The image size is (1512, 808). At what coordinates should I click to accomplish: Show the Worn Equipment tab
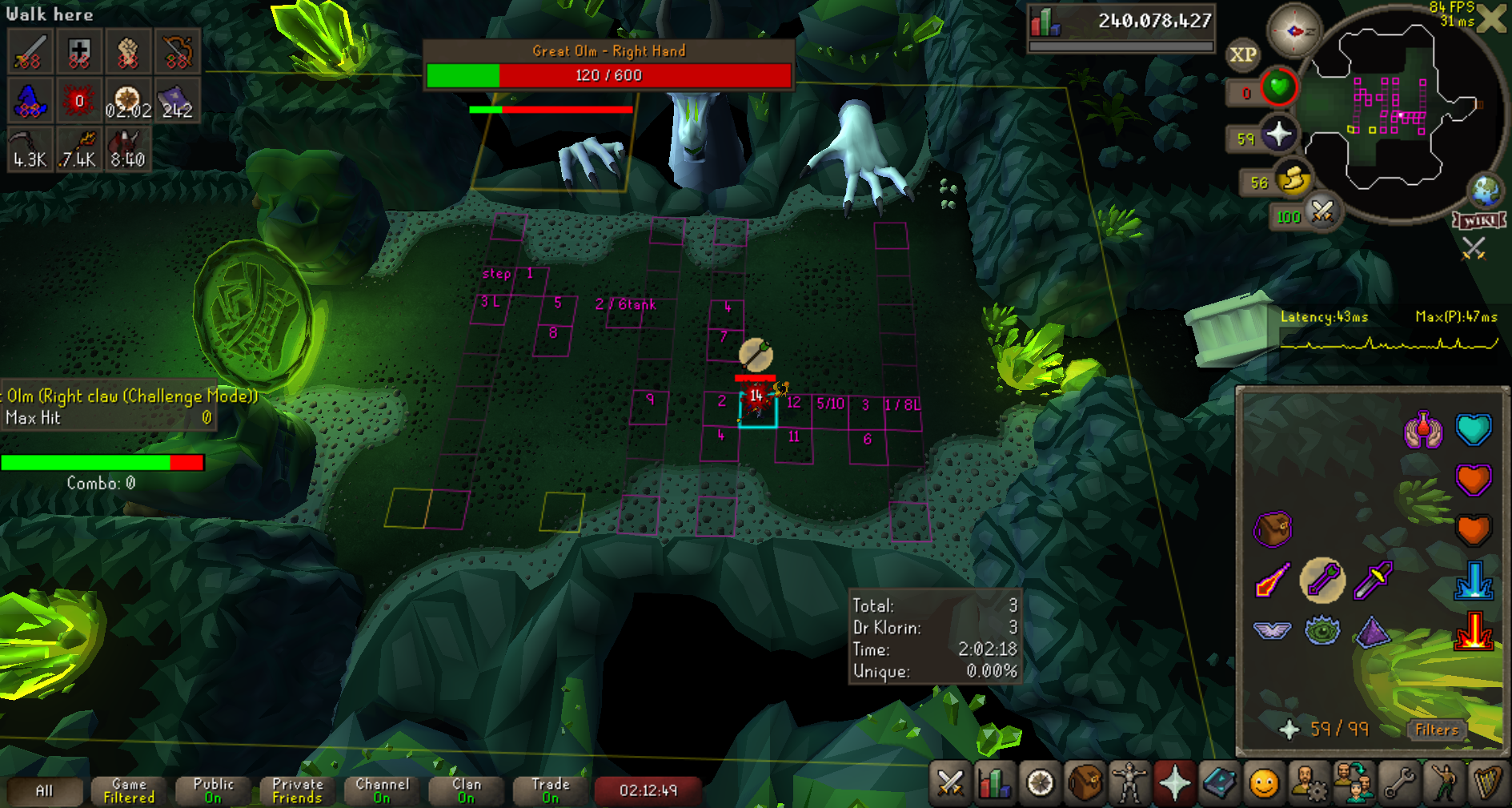click(x=1129, y=782)
